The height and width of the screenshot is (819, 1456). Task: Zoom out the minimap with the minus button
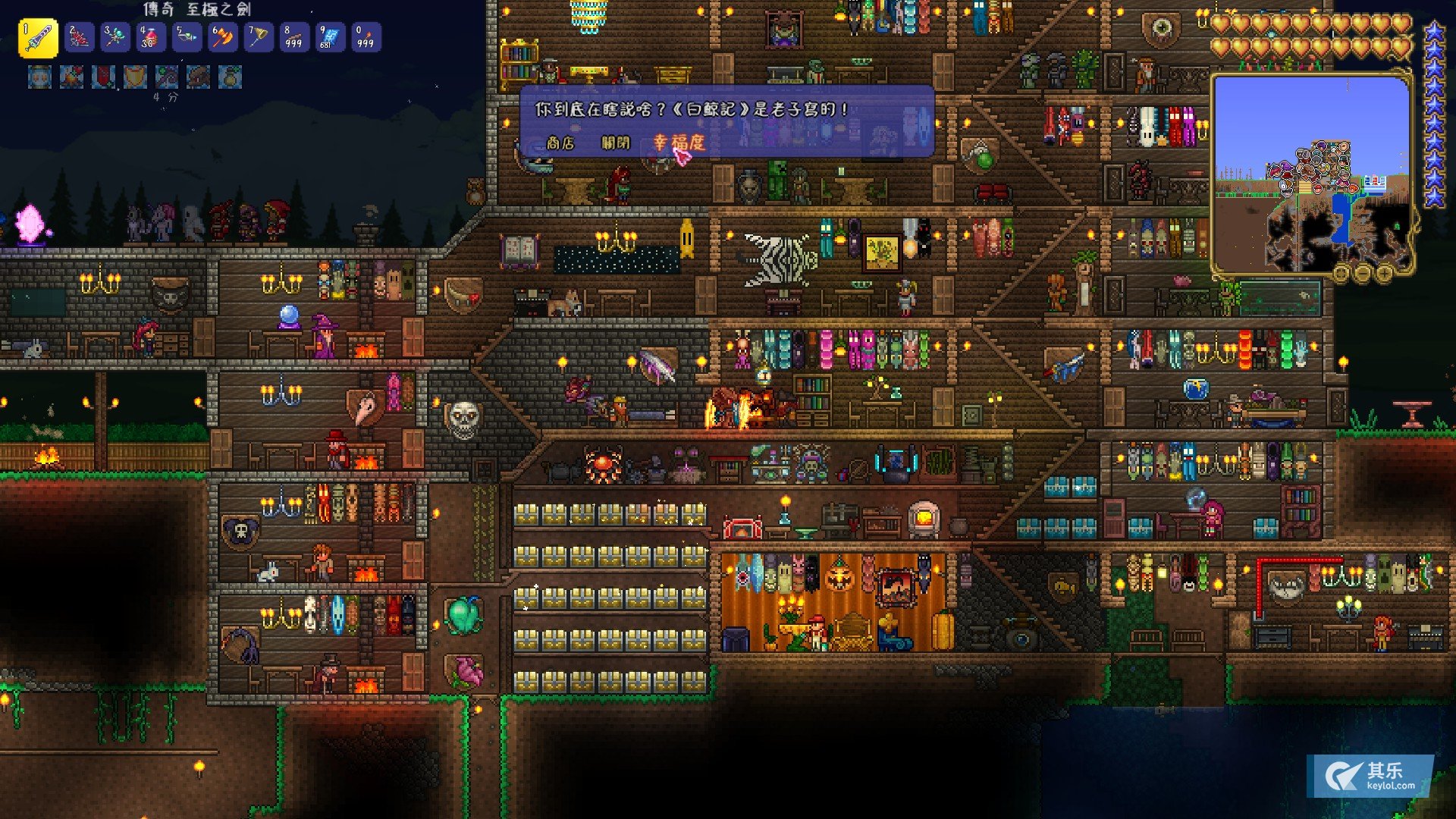1363,272
